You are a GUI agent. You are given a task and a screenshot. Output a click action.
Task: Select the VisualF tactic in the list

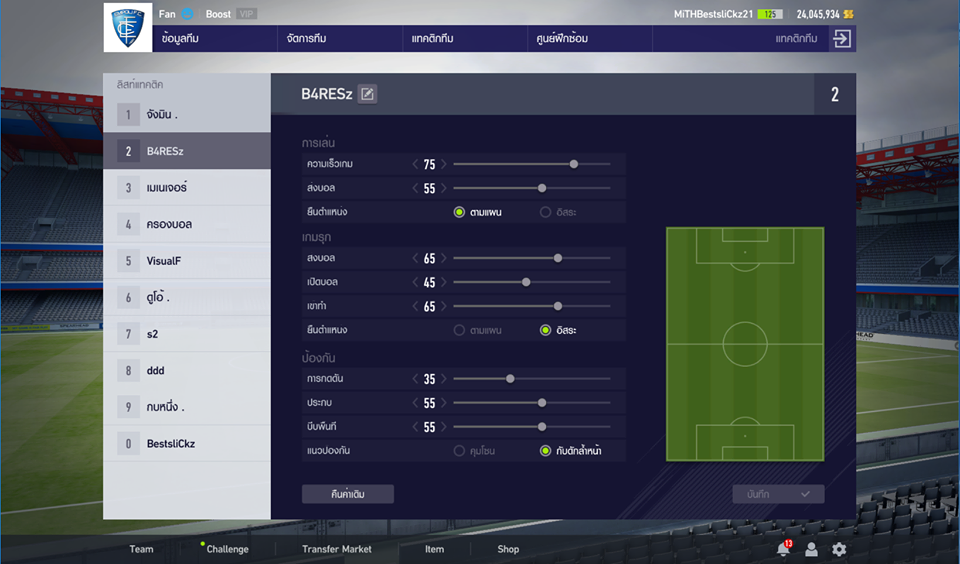point(186,261)
